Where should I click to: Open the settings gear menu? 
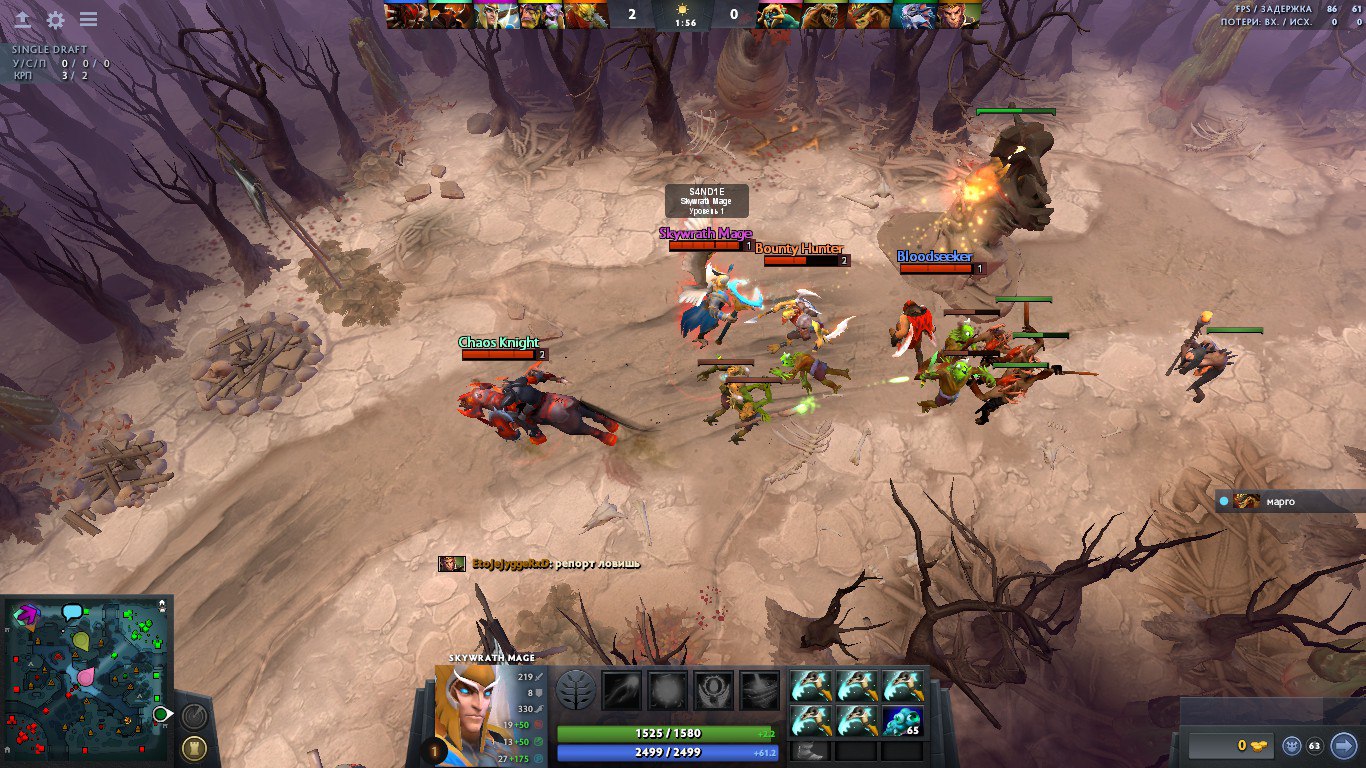(56, 20)
